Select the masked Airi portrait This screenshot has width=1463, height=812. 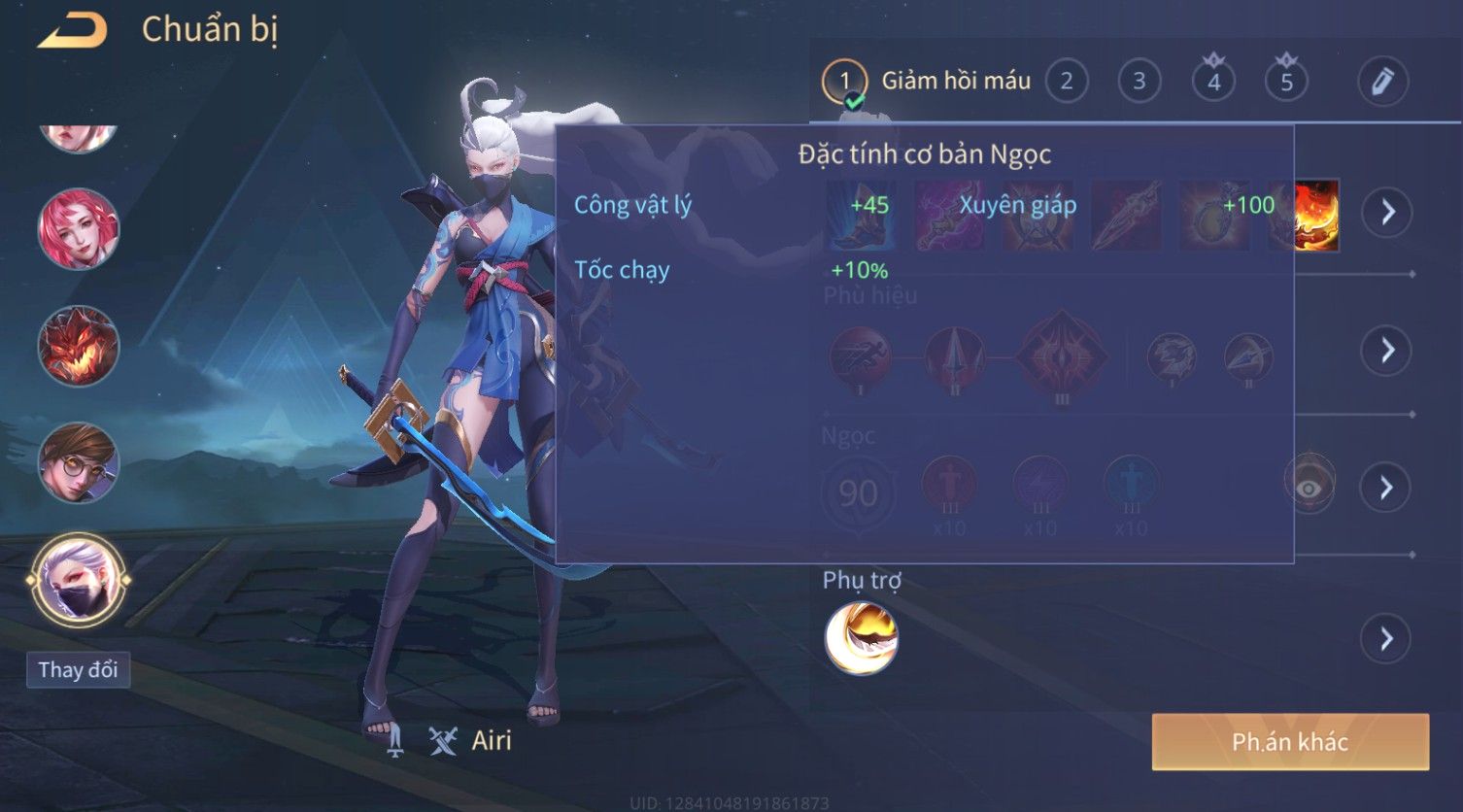pyautogui.click(x=78, y=581)
